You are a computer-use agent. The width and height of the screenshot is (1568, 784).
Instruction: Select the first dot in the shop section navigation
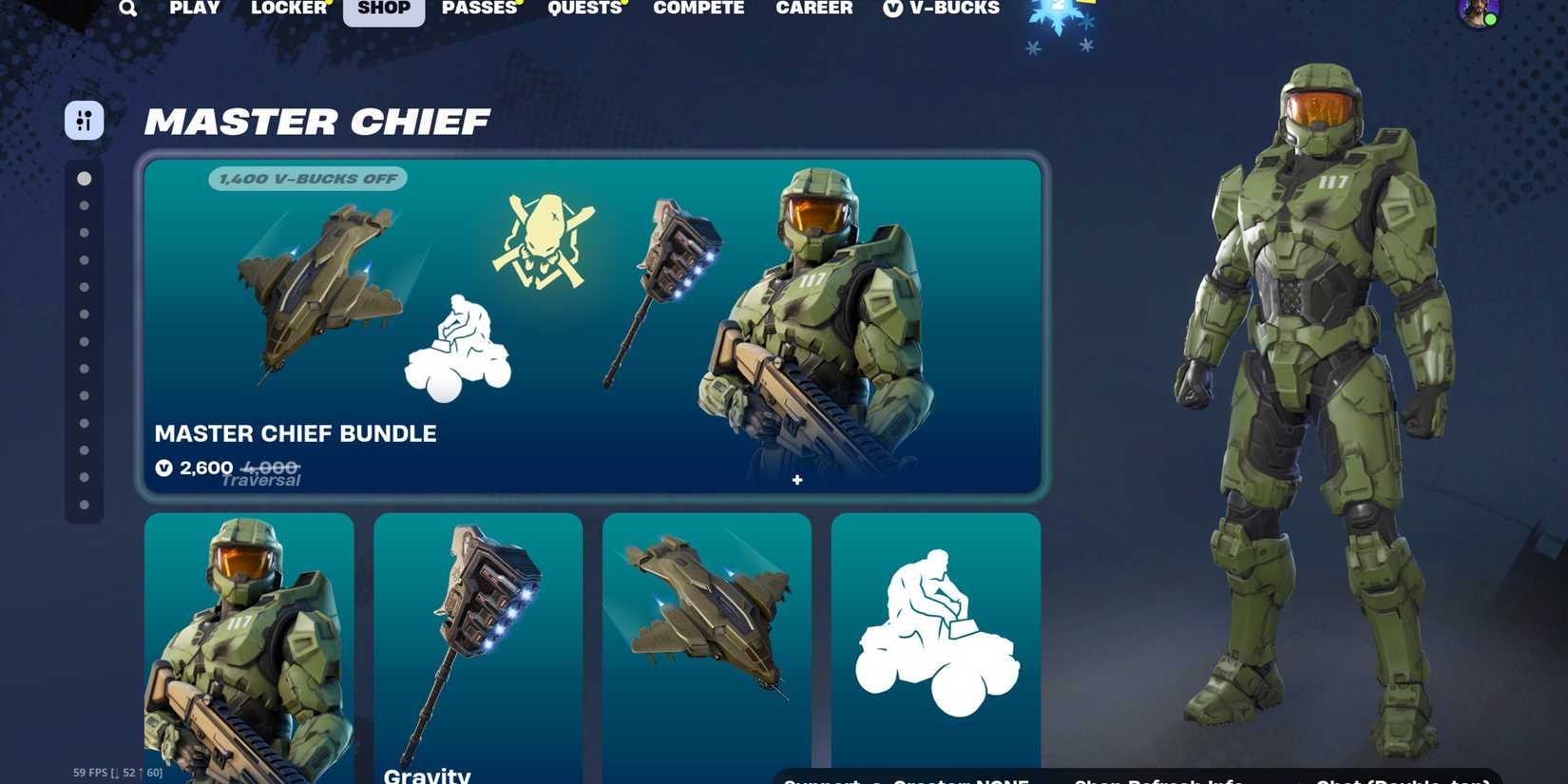(x=85, y=178)
